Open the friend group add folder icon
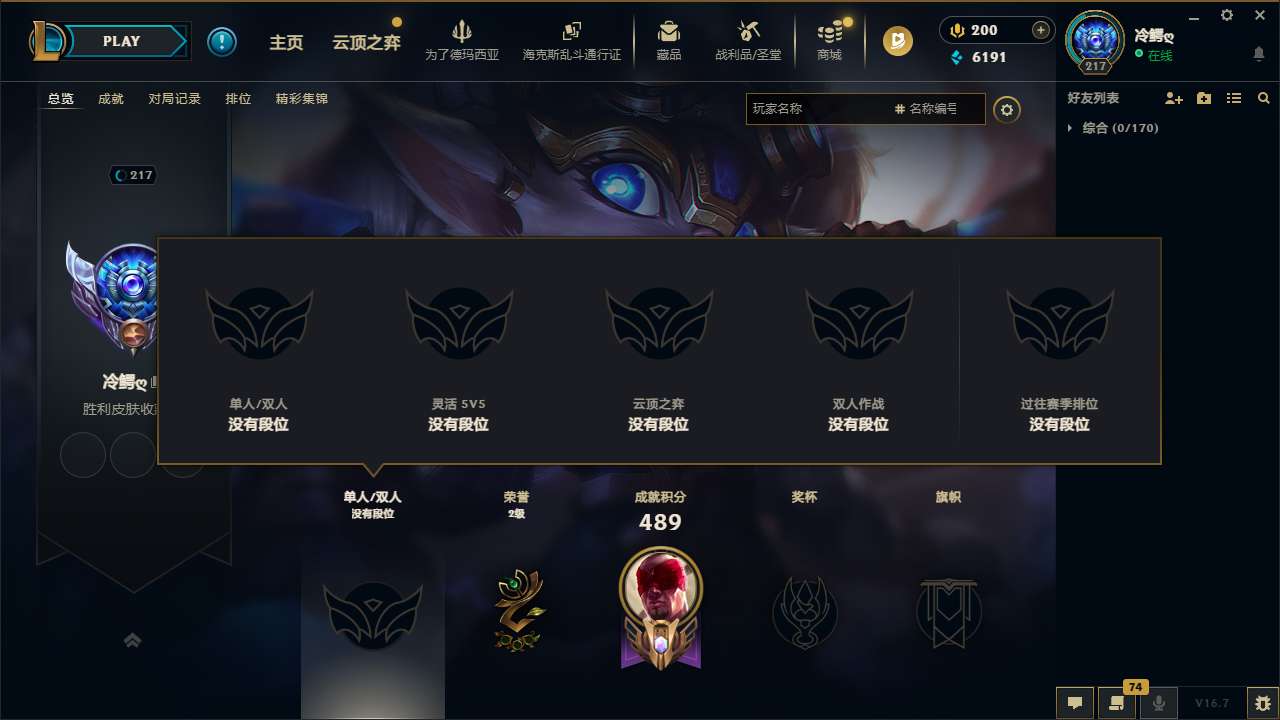Image resolution: width=1280 pixels, height=720 pixels. tap(1204, 98)
